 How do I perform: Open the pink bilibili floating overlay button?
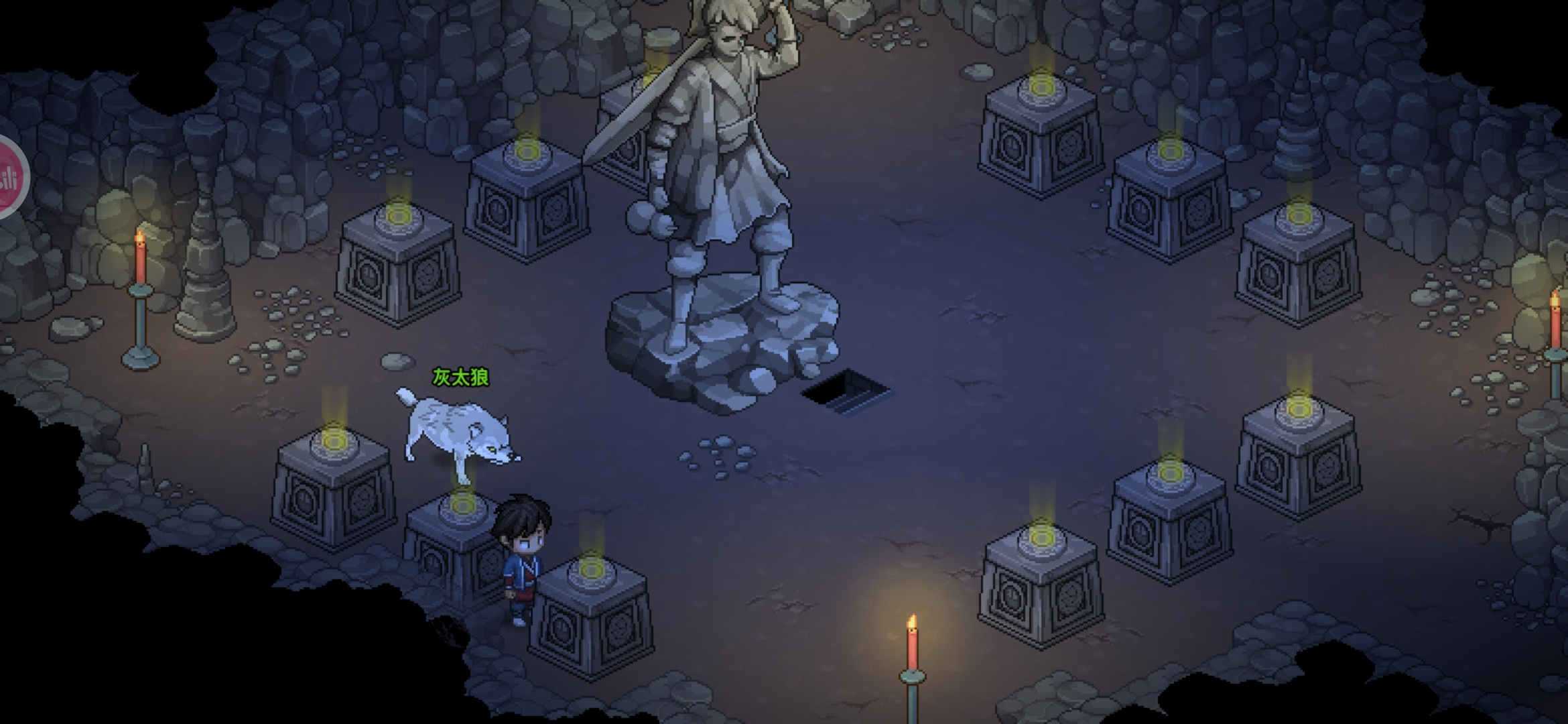[x=9, y=178]
